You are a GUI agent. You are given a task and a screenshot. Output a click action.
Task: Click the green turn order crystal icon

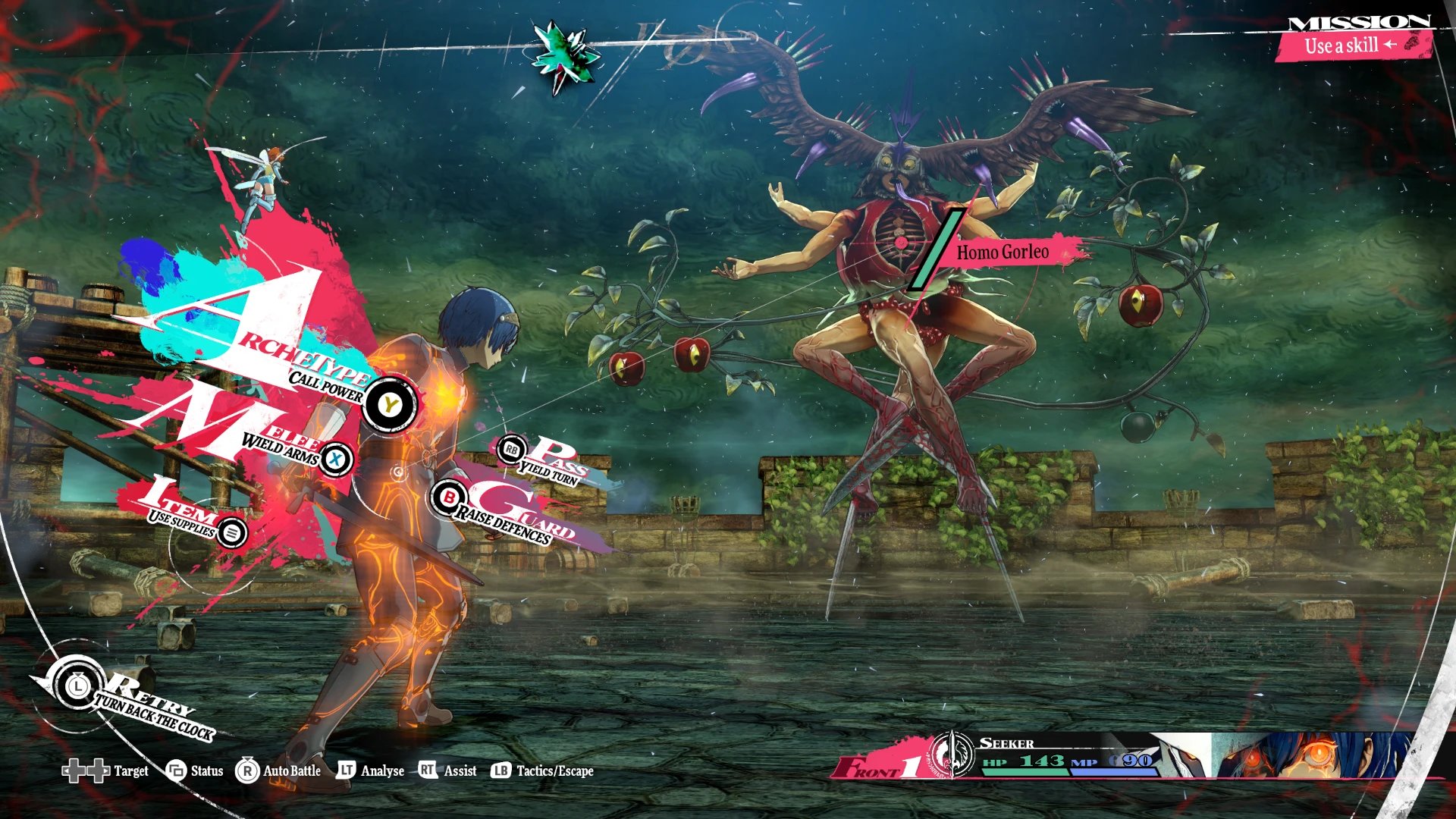[x=565, y=54]
